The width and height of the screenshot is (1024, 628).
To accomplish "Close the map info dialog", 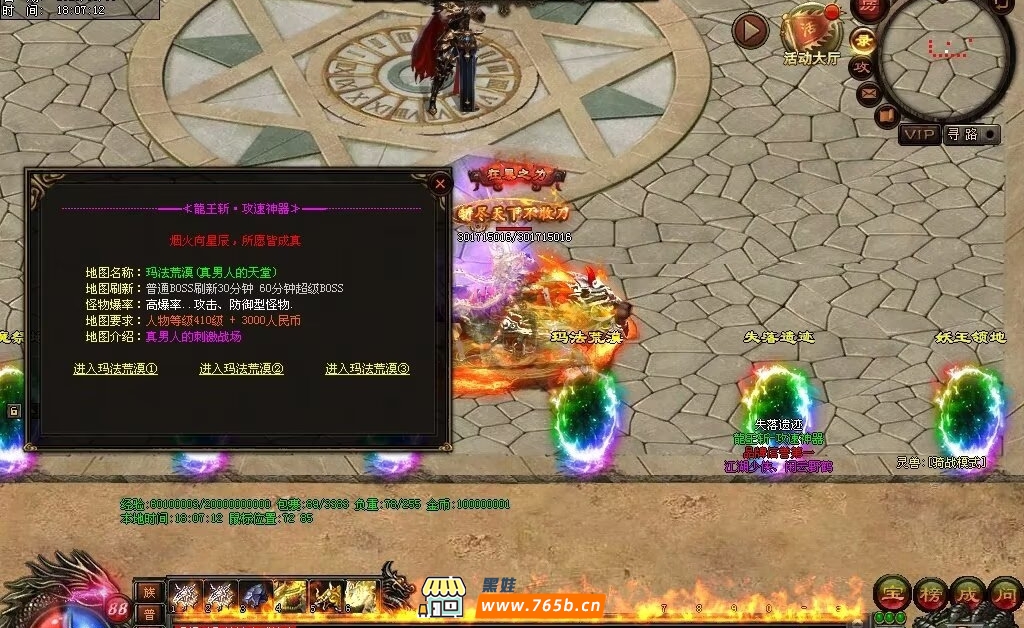I will 440,184.
